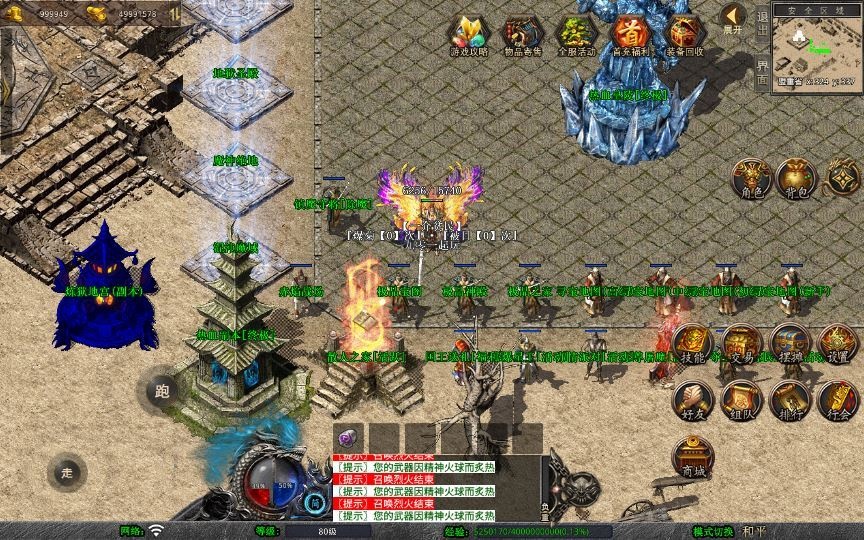Image resolution: width=864 pixels, height=540 pixels.
Task: Open the 装备回收 equipment recycle chest
Action: coord(684,35)
